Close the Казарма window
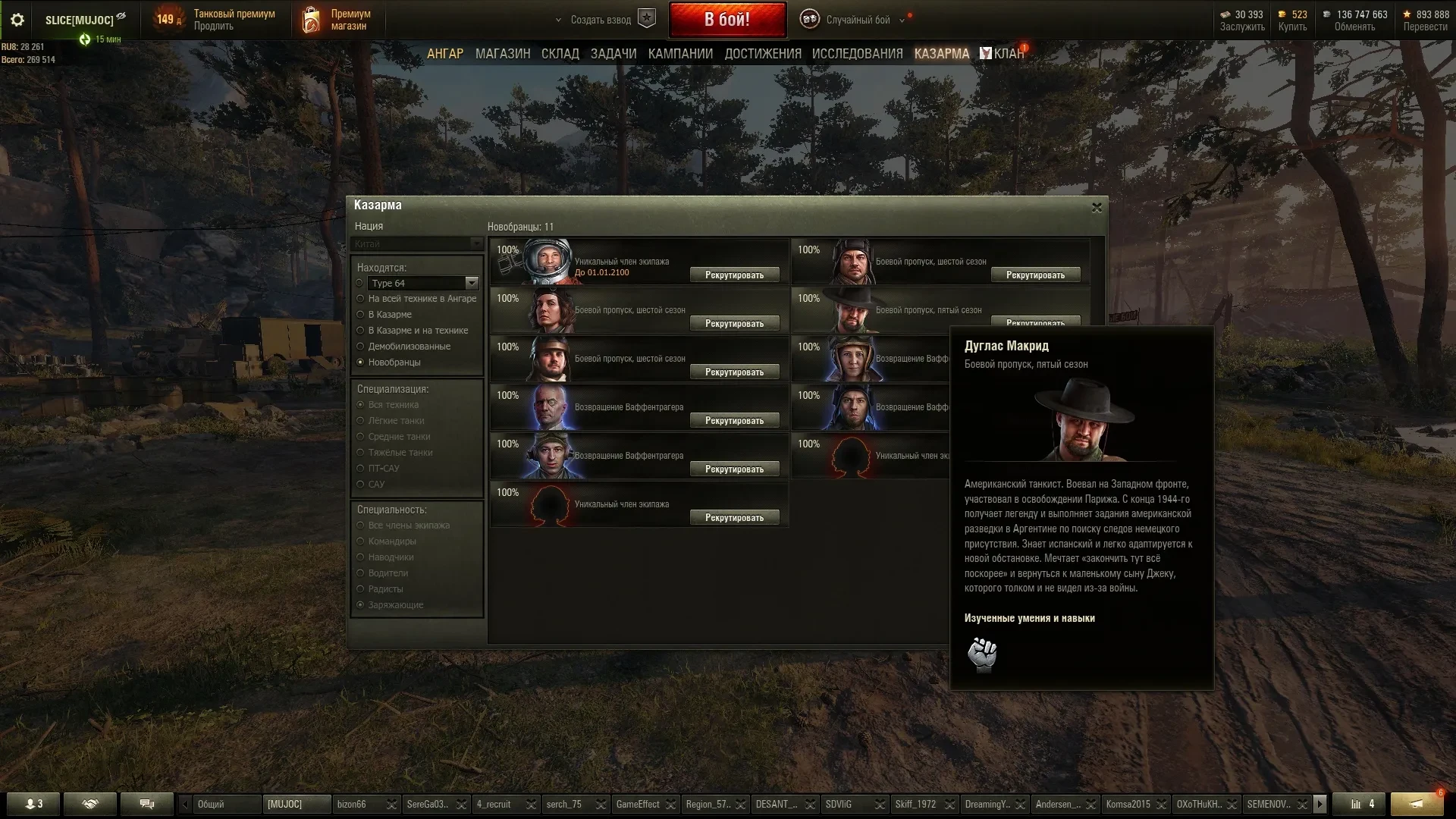This screenshot has height=819, width=1456. pos(1097,207)
